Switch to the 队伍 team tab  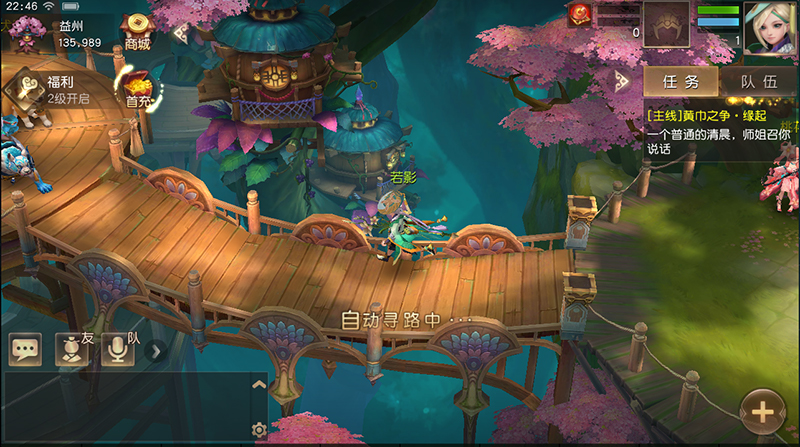point(757,82)
